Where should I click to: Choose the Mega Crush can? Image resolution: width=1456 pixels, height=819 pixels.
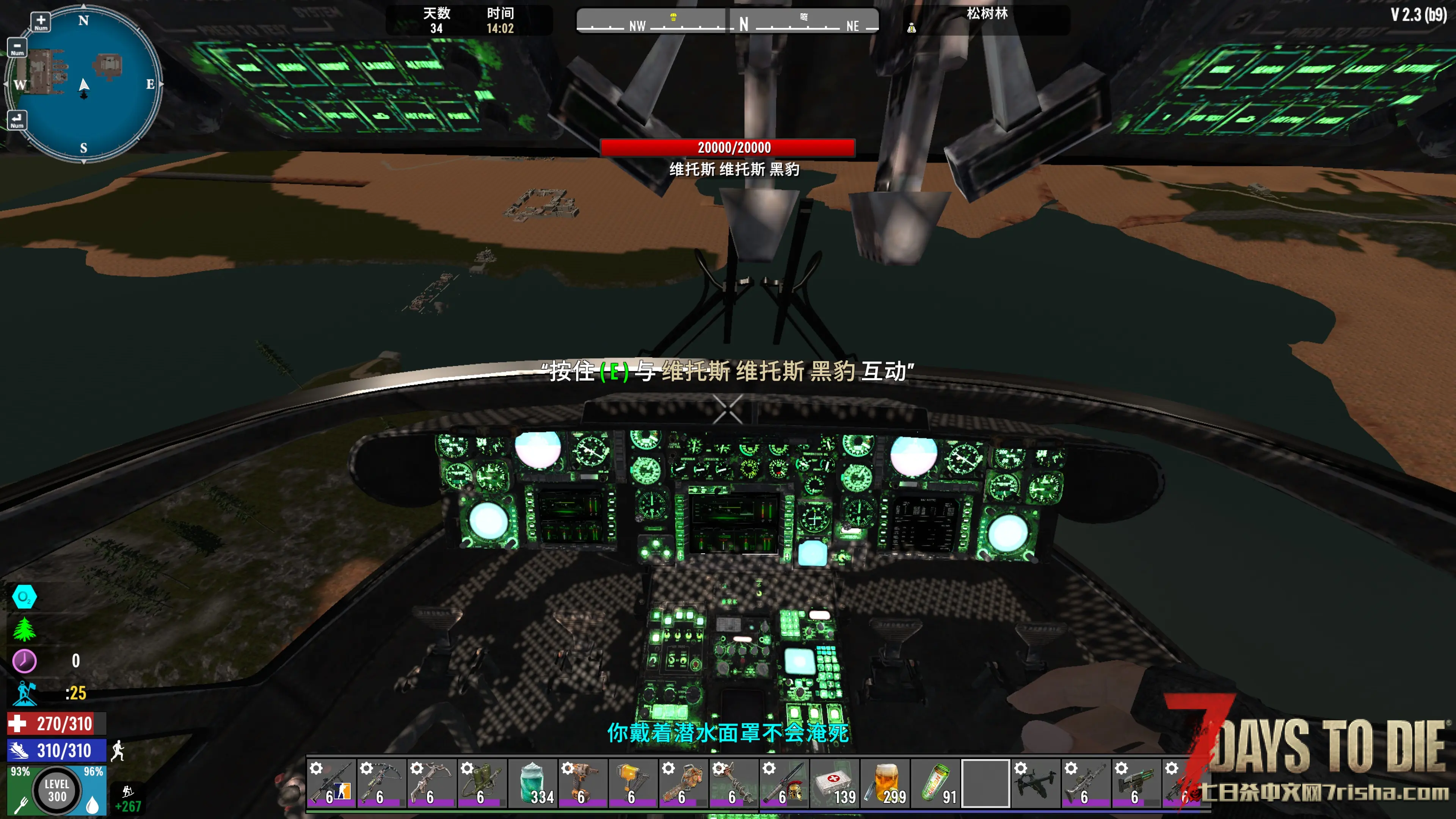935,783
